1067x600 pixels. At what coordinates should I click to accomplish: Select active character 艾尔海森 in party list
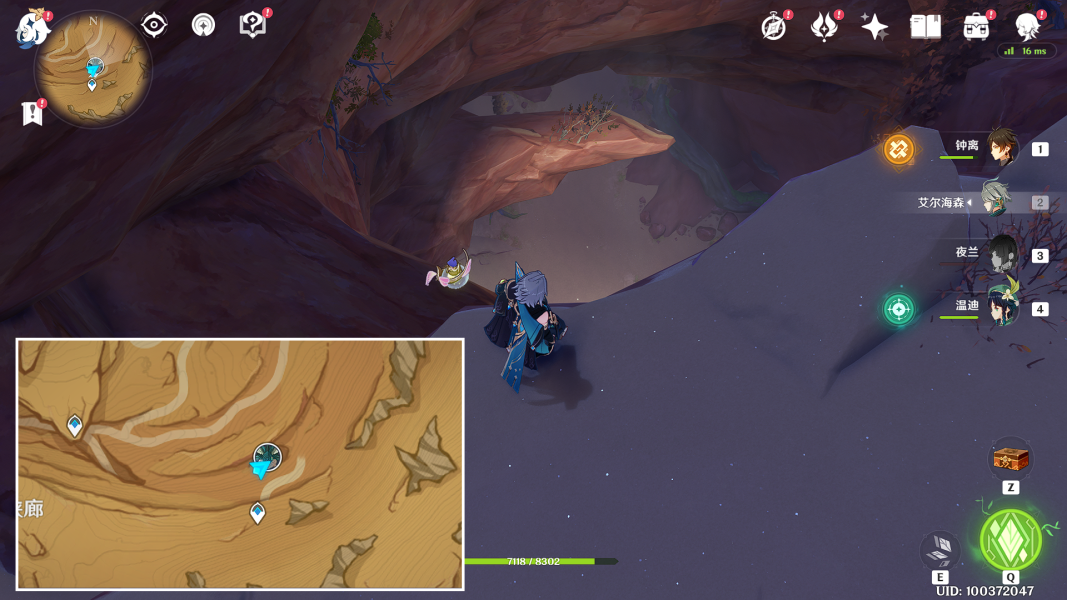tap(995, 201)
